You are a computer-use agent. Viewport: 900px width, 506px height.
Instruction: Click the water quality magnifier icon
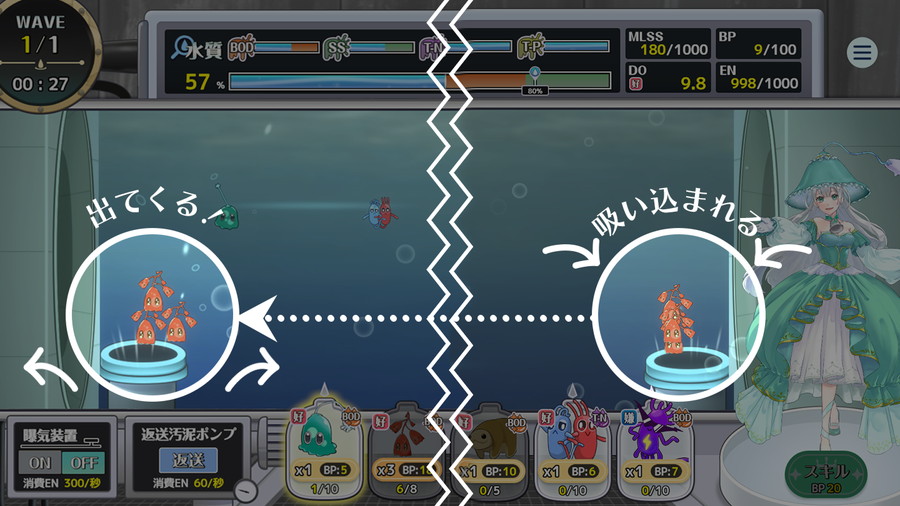coord(183,46)
